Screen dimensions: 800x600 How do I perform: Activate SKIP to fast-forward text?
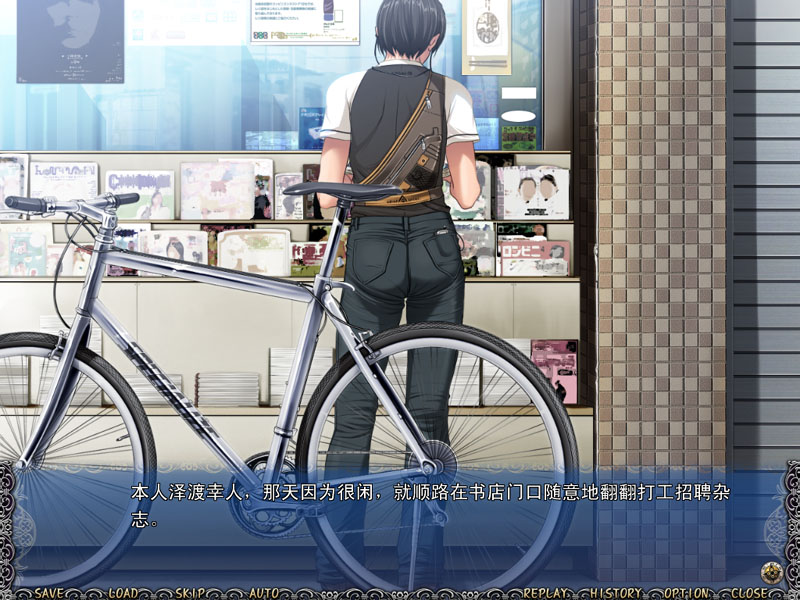point(191,593)
